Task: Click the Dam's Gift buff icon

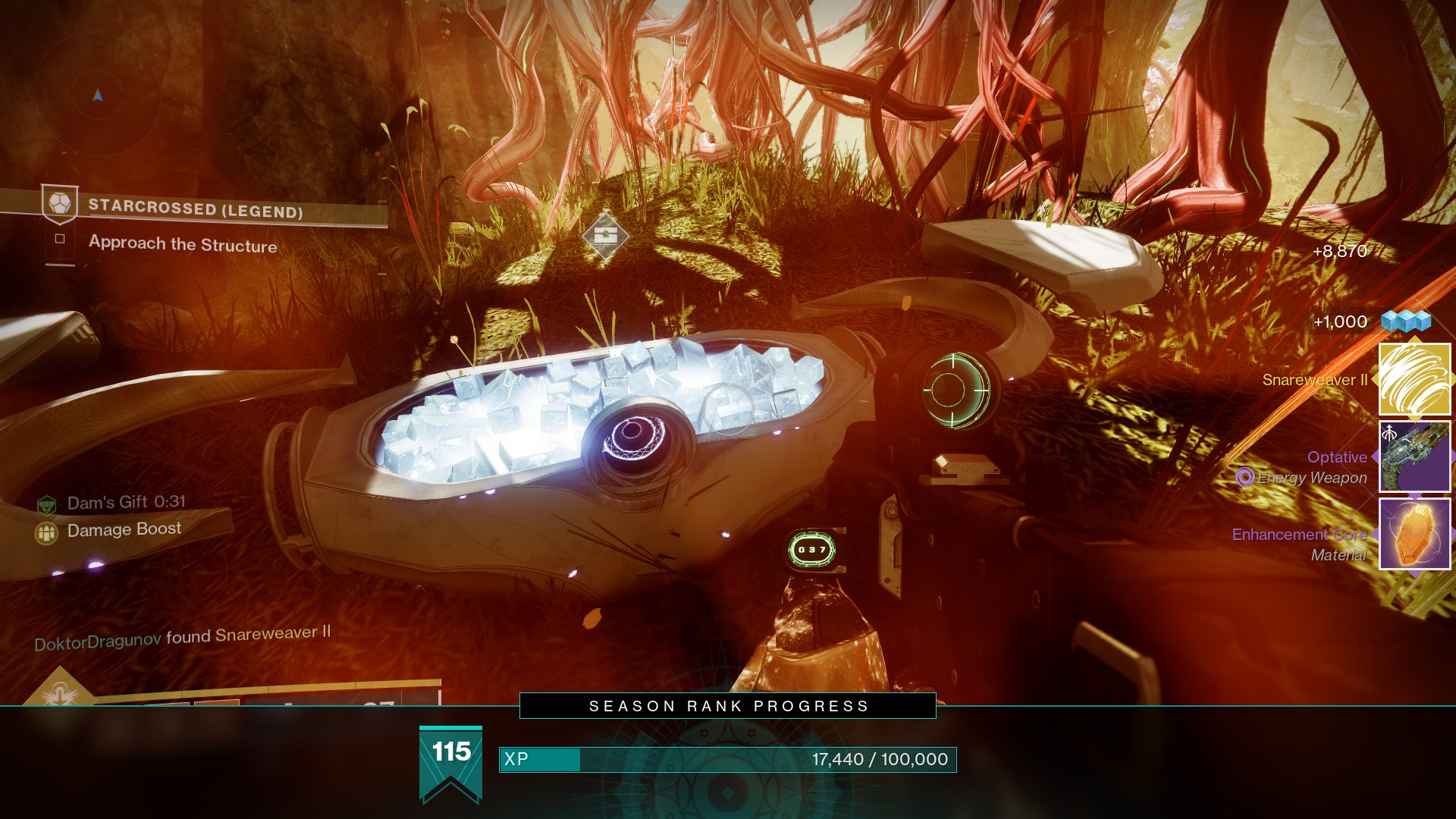Action: [47, 504]
